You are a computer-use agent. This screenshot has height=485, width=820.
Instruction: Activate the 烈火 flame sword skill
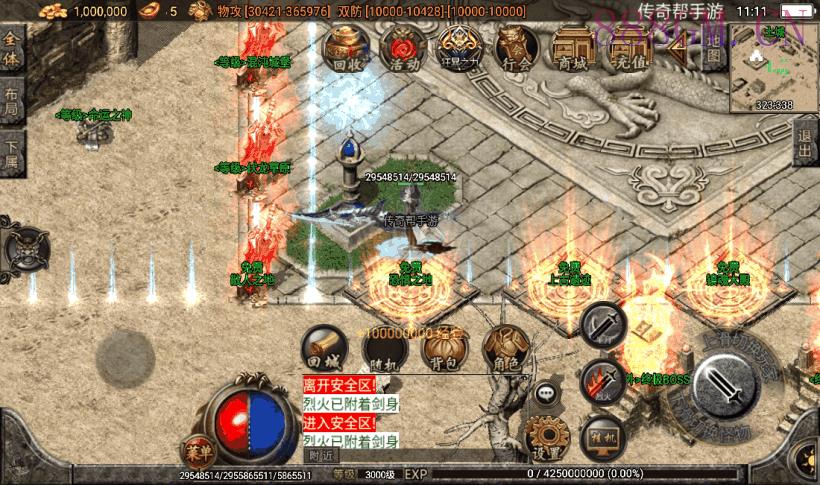[x=603, y=380]
